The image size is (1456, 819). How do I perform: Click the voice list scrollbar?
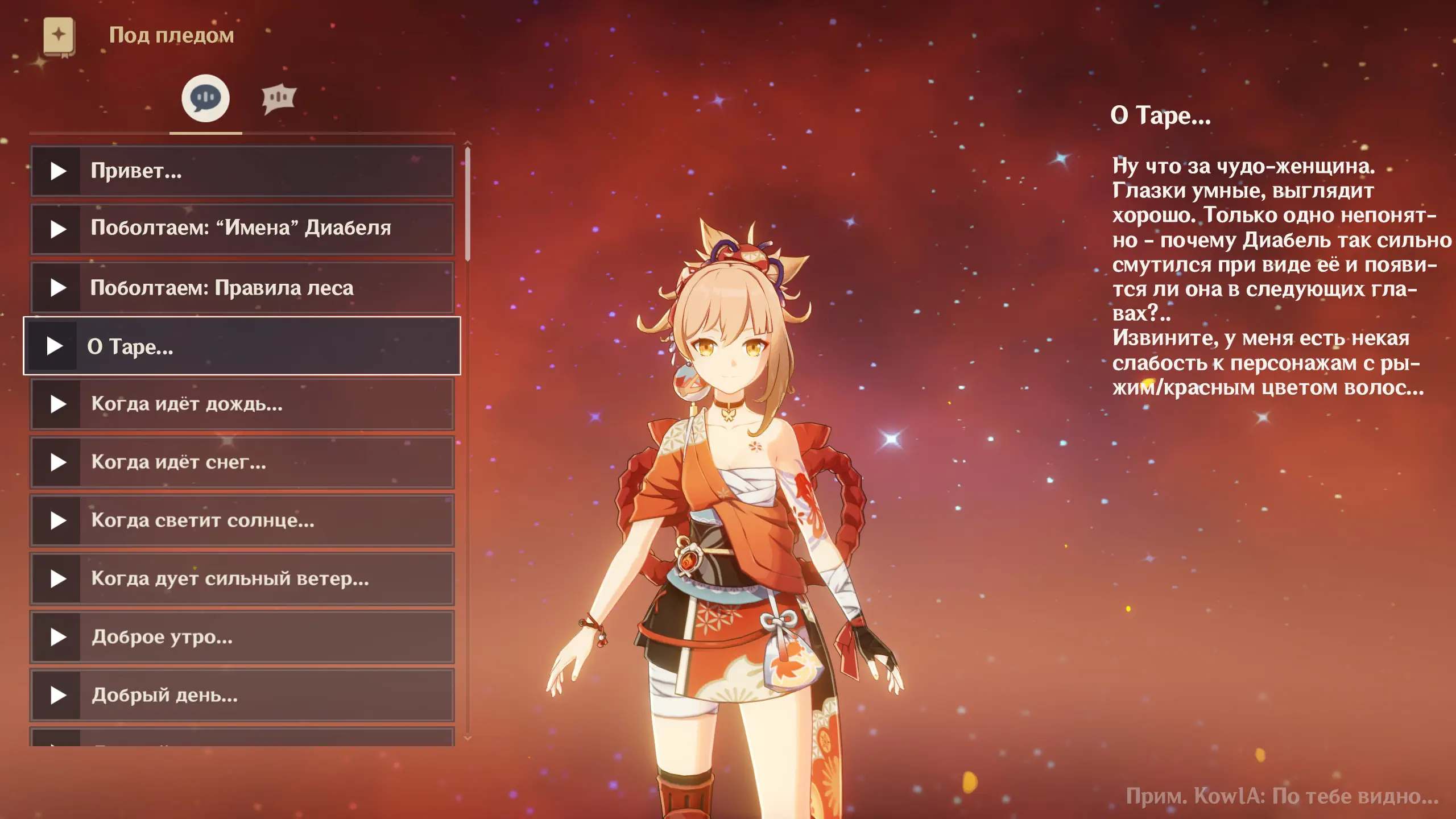(x=468, y=205)
